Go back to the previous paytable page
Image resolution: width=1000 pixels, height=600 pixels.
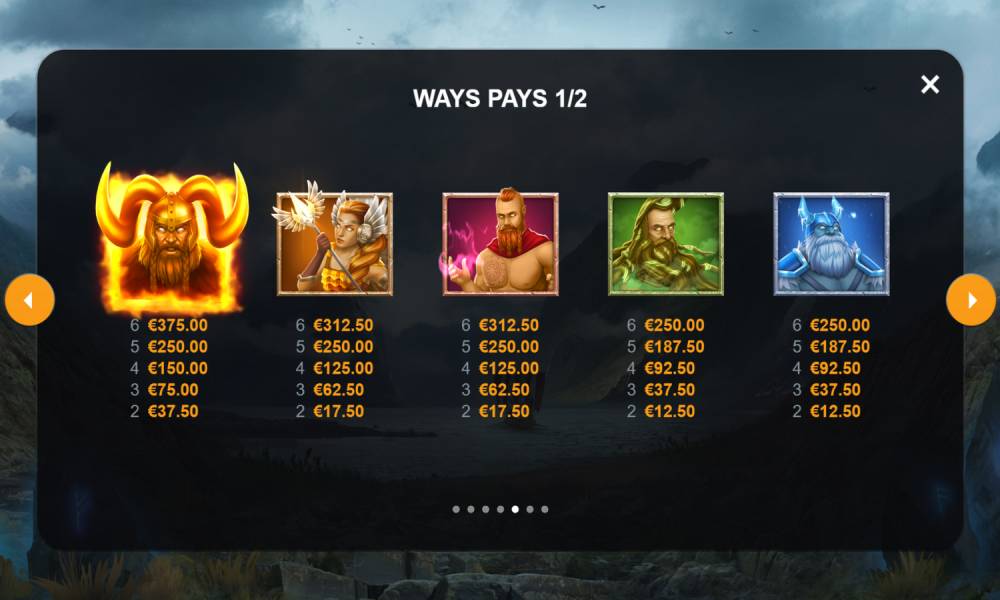pos(29,300)
